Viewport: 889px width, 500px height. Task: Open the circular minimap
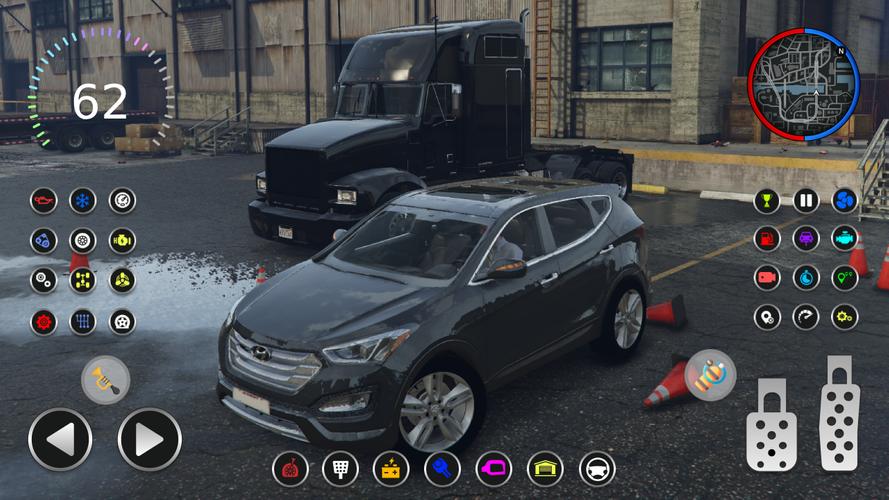tap(803, 84)
